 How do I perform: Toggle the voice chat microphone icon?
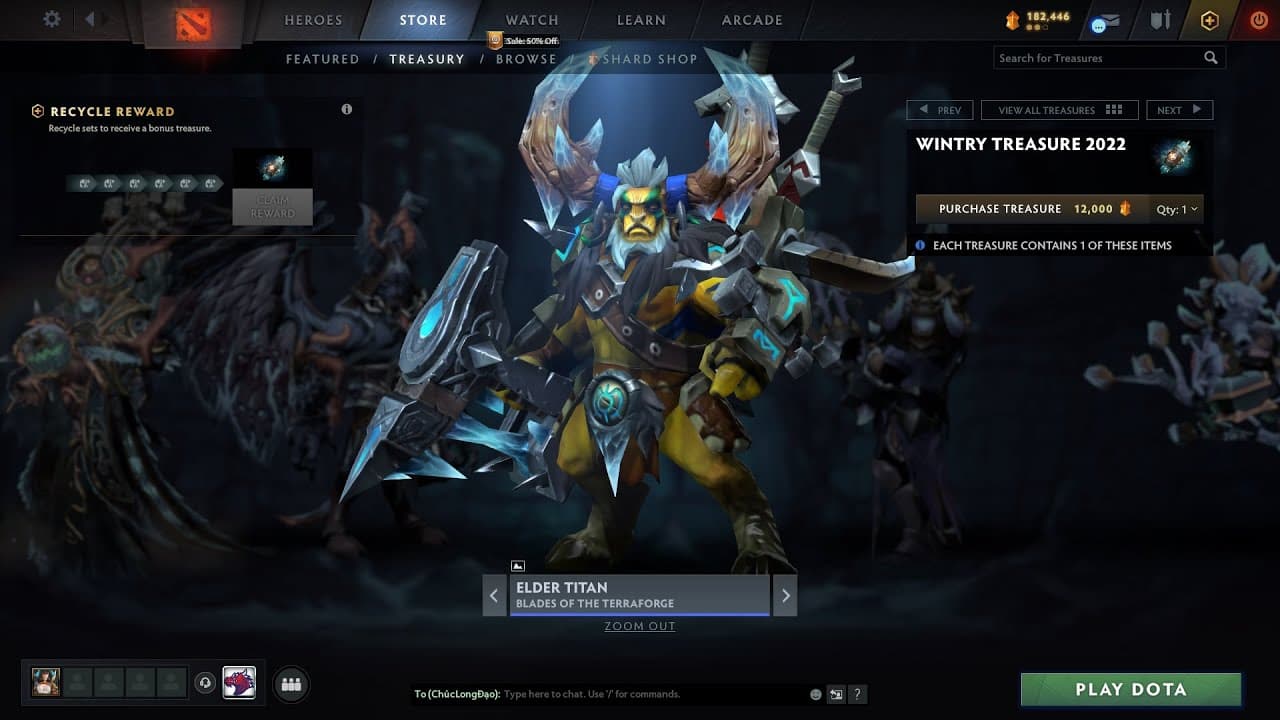click(207, 683)
